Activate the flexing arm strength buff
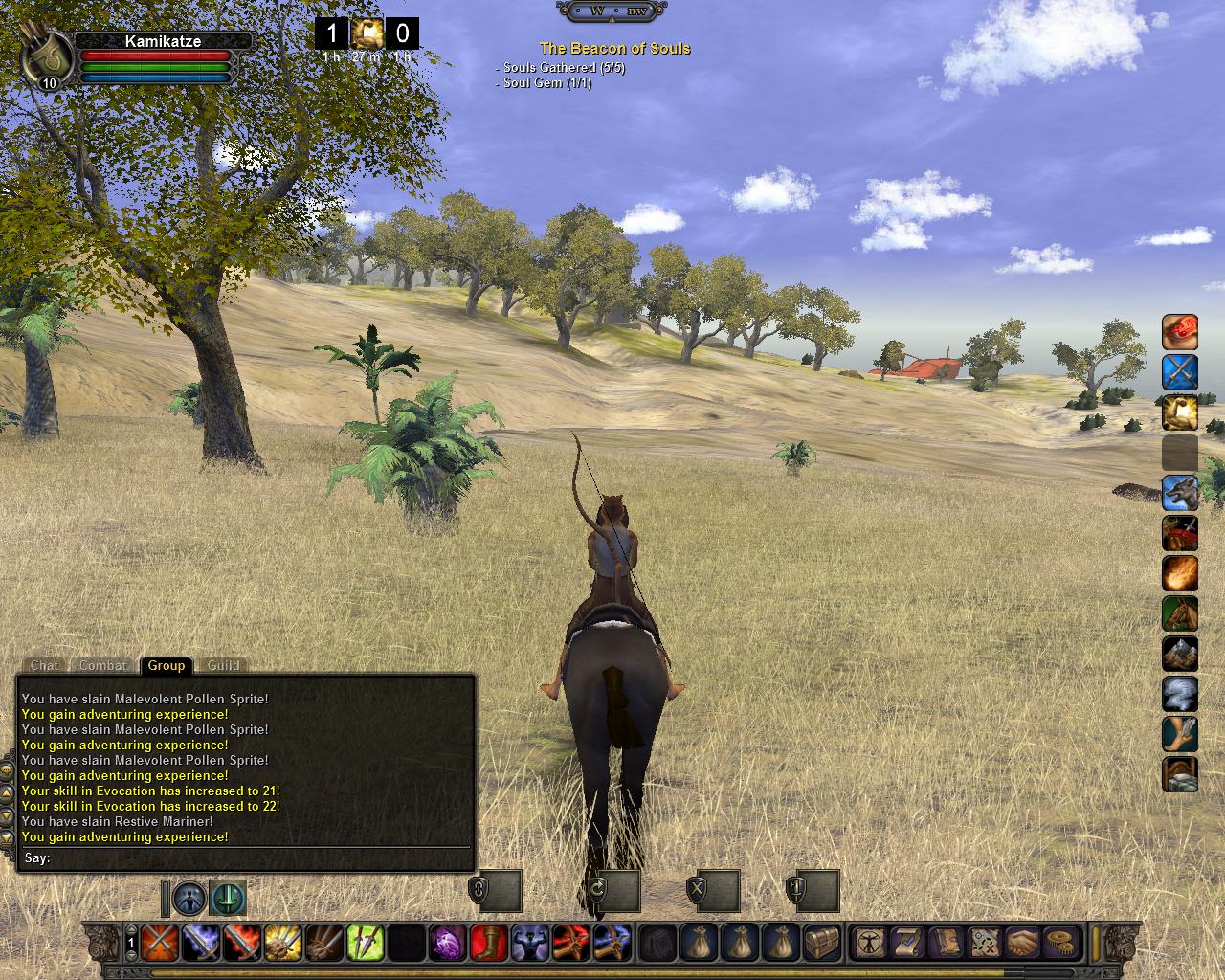This screenshot has width=1225, height=980. (530, 943)
